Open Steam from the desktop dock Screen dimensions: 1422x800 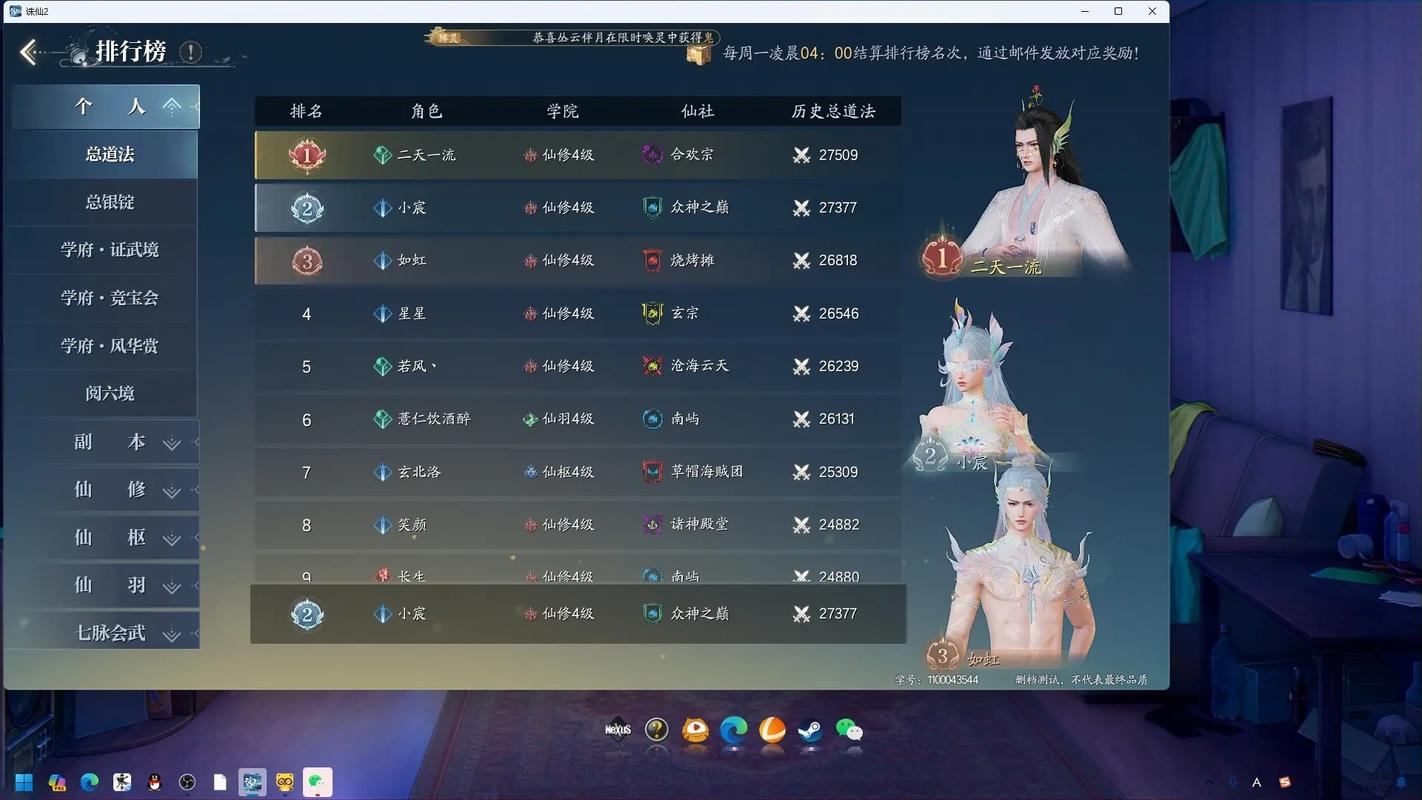[810, 731]
